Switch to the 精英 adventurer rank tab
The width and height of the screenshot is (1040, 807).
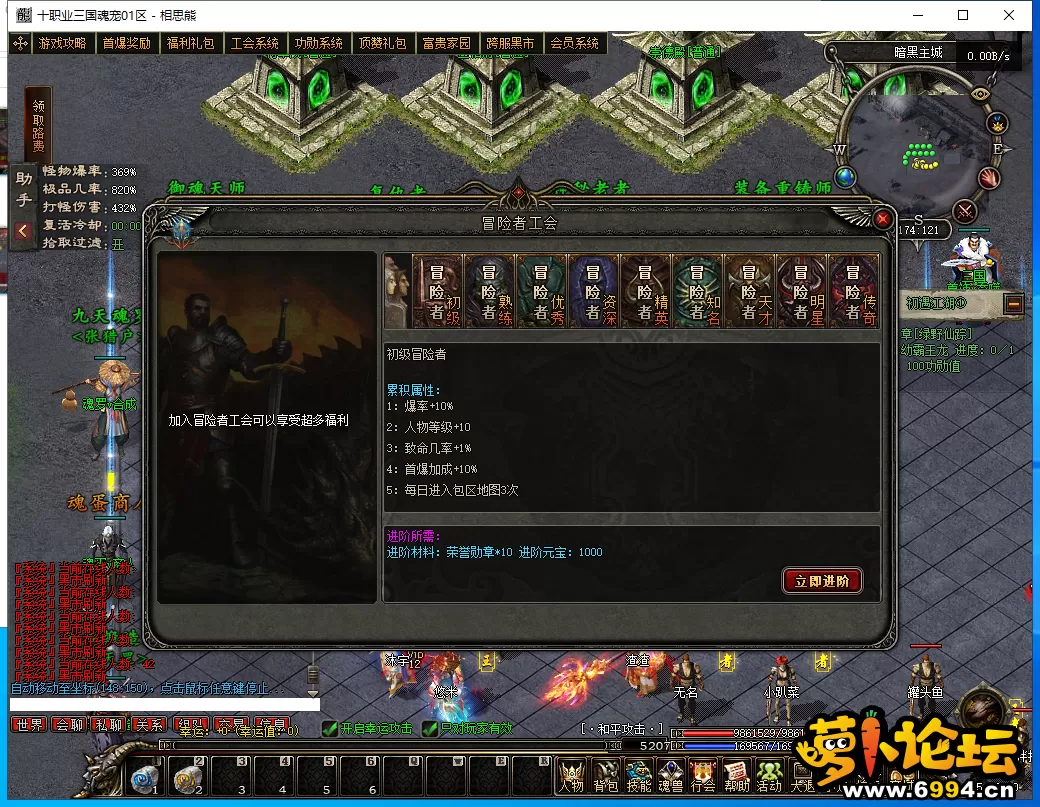coord(645,291)
